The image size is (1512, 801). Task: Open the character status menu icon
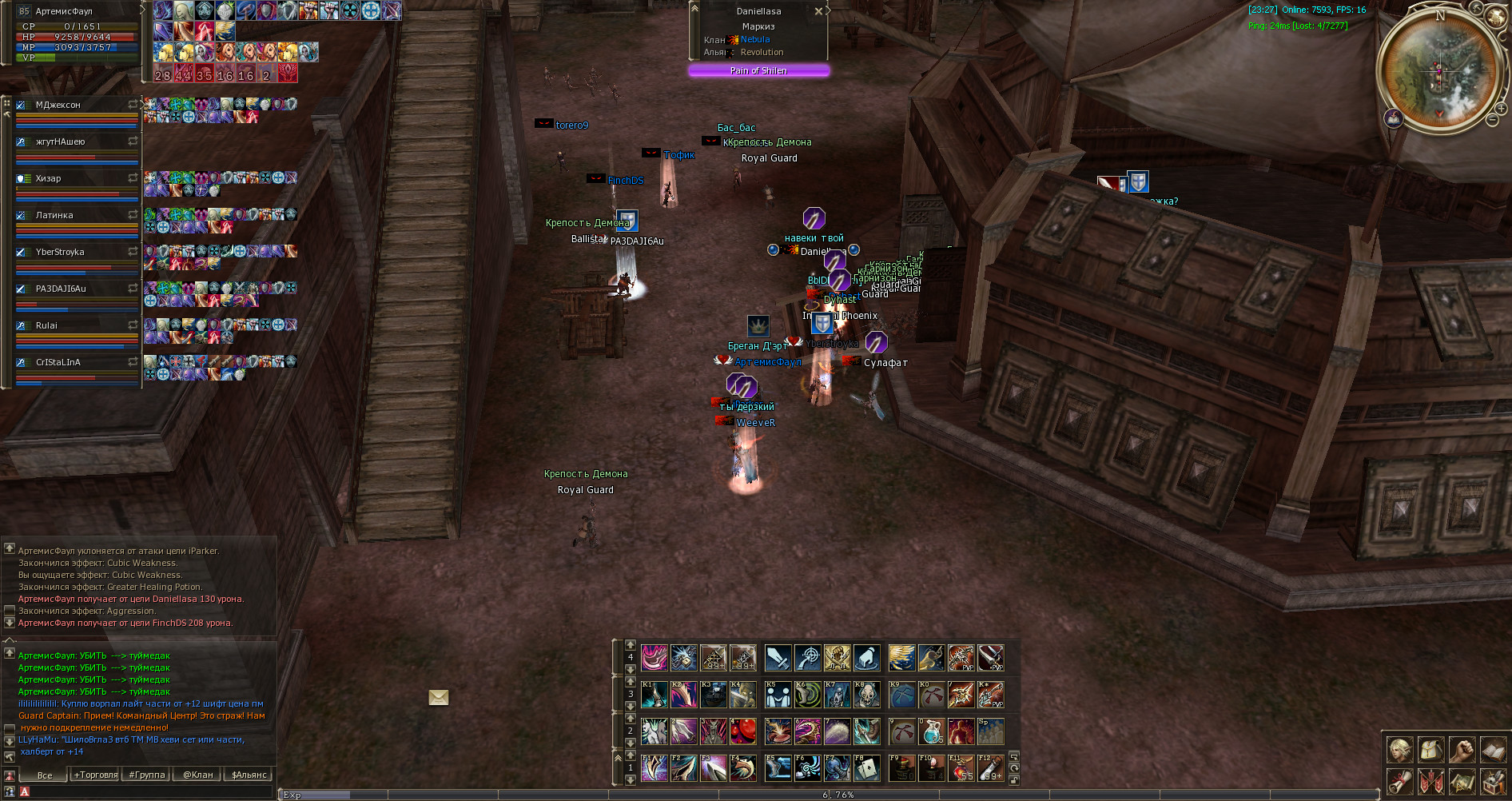click(x=1399, y=750)
